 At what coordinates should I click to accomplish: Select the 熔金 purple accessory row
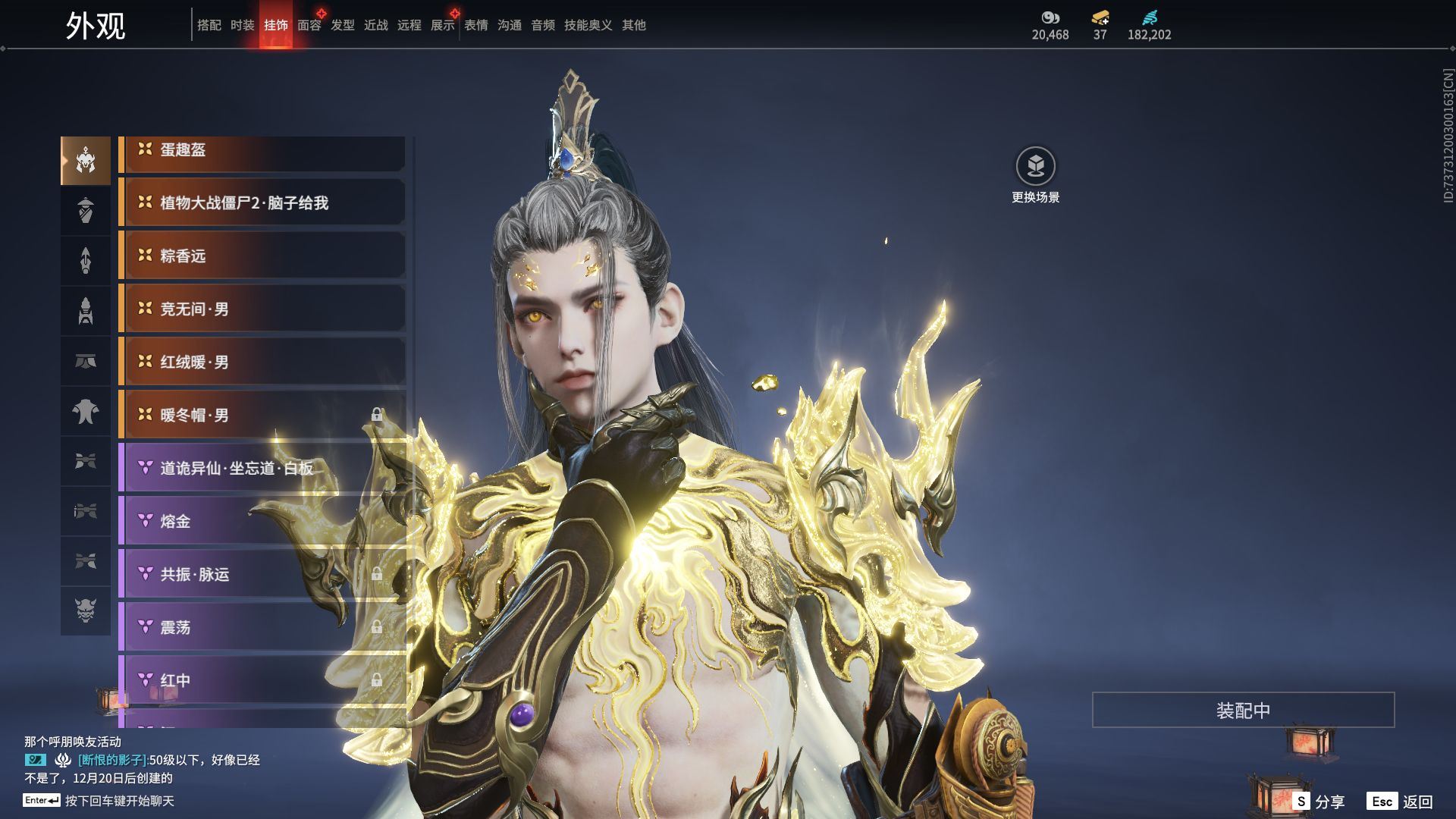coord(262,521)
